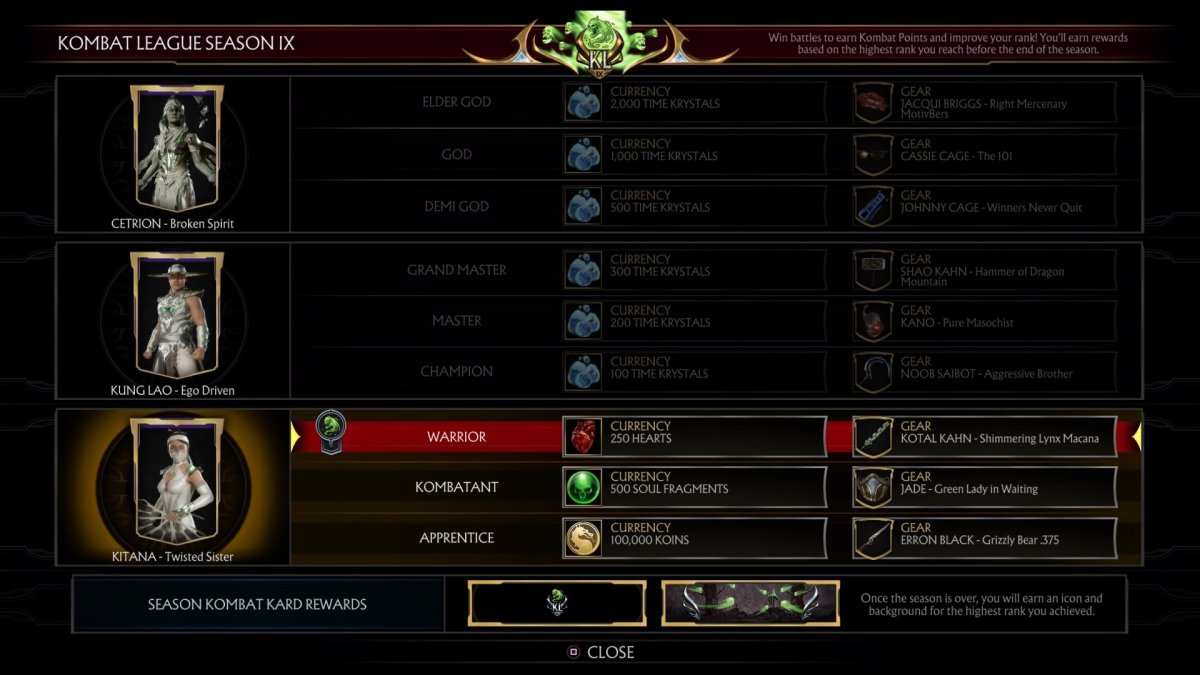Select the season Kombat Kard background reward
Image resolution: width=1200 pixels, height=675 pixels.
[x=750, y=603]
